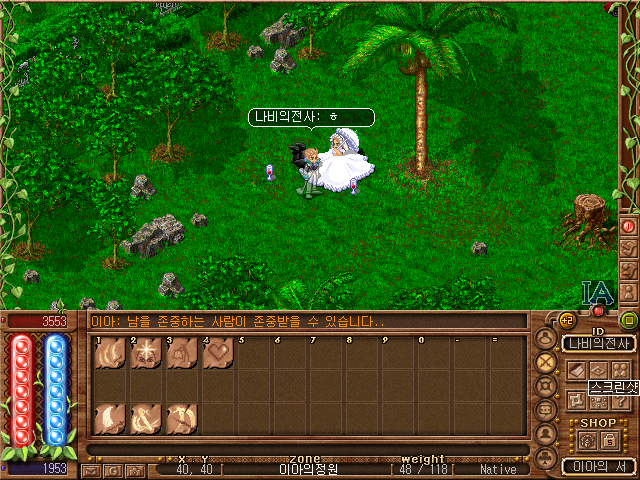The width and height of the screenshot is (640, 480).
Task: Select the curved feather skill in bottom row
Action: pyautogui.click(x=110, y=417)
